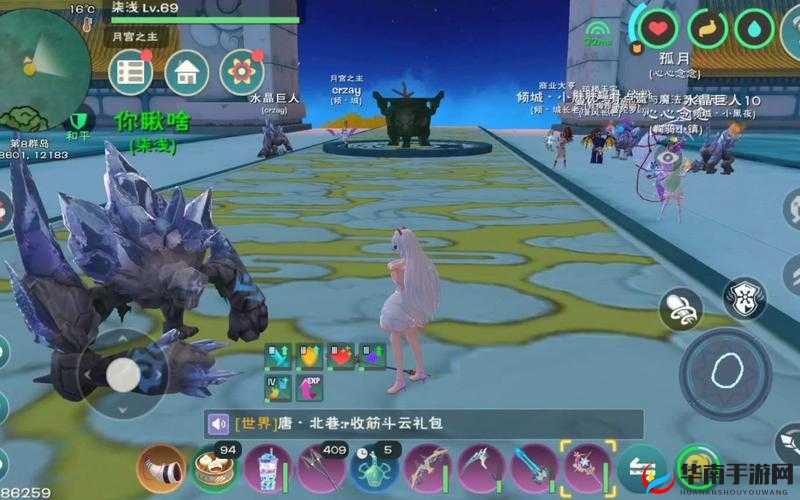Use the green potion flask slot

coord(374,468)
